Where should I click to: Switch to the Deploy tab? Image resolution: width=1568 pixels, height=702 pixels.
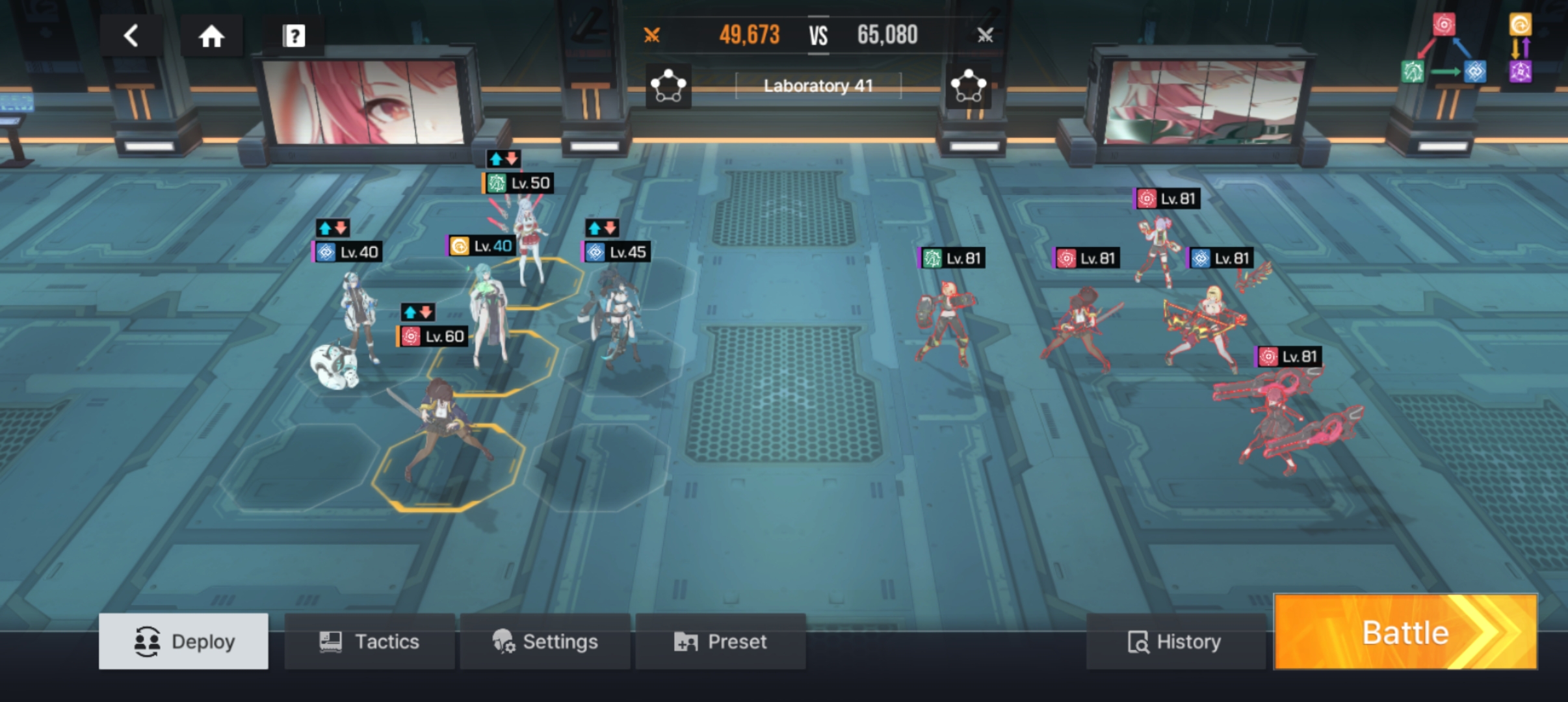pos(184,642)
